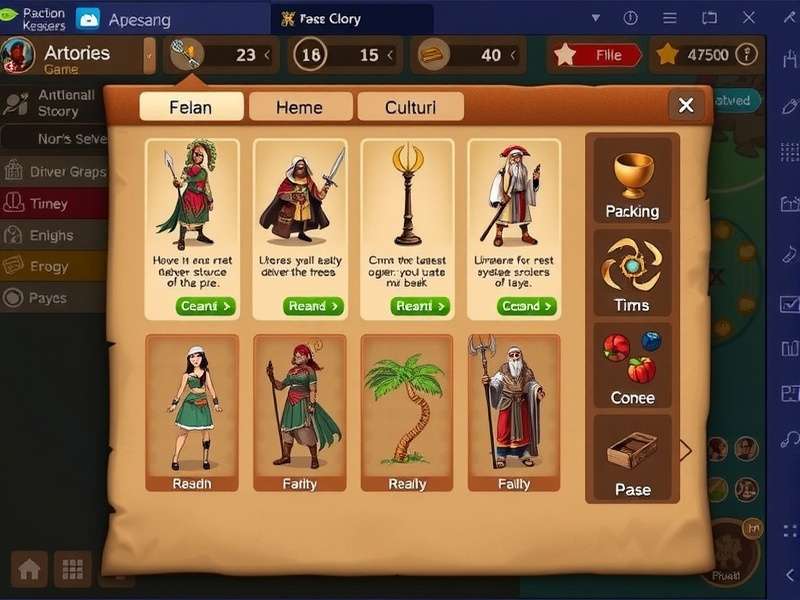Screen dimensions: 800x600
Task: Select the Conee fruit category
Action: tap(632, 367)
